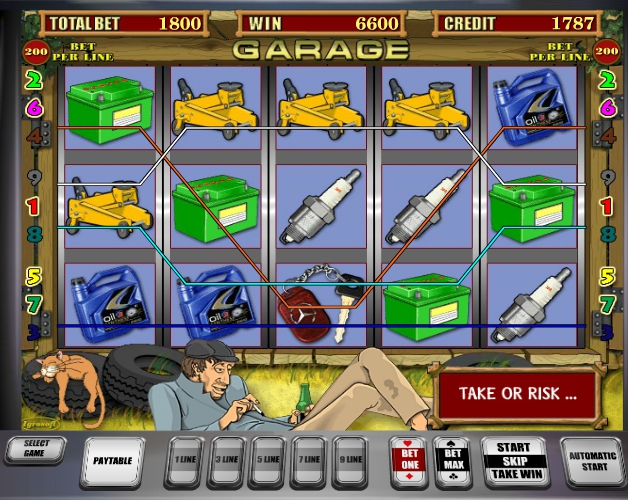Hit the Start Skip Take Win button

click(x=512, y=461)
